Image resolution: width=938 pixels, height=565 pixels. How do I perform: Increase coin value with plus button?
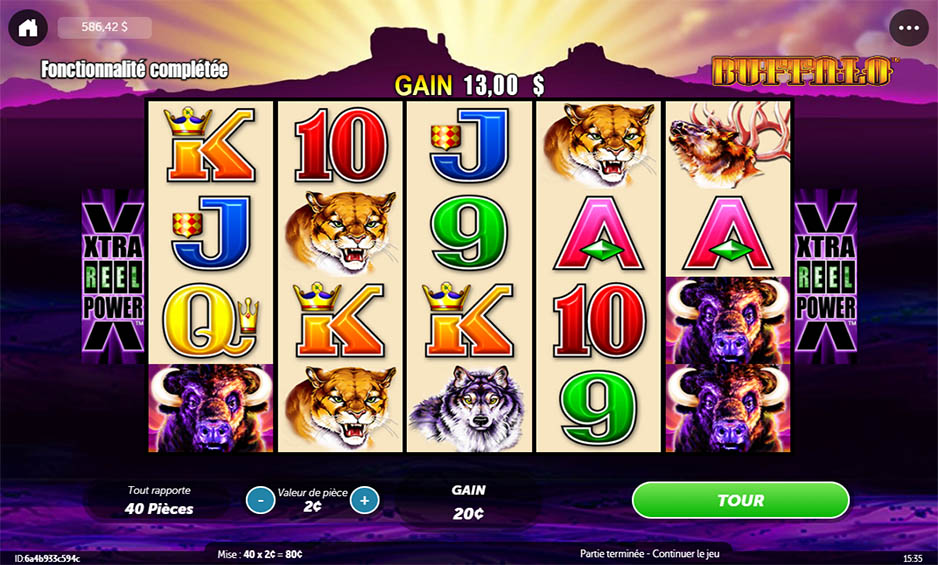[365, 500]
